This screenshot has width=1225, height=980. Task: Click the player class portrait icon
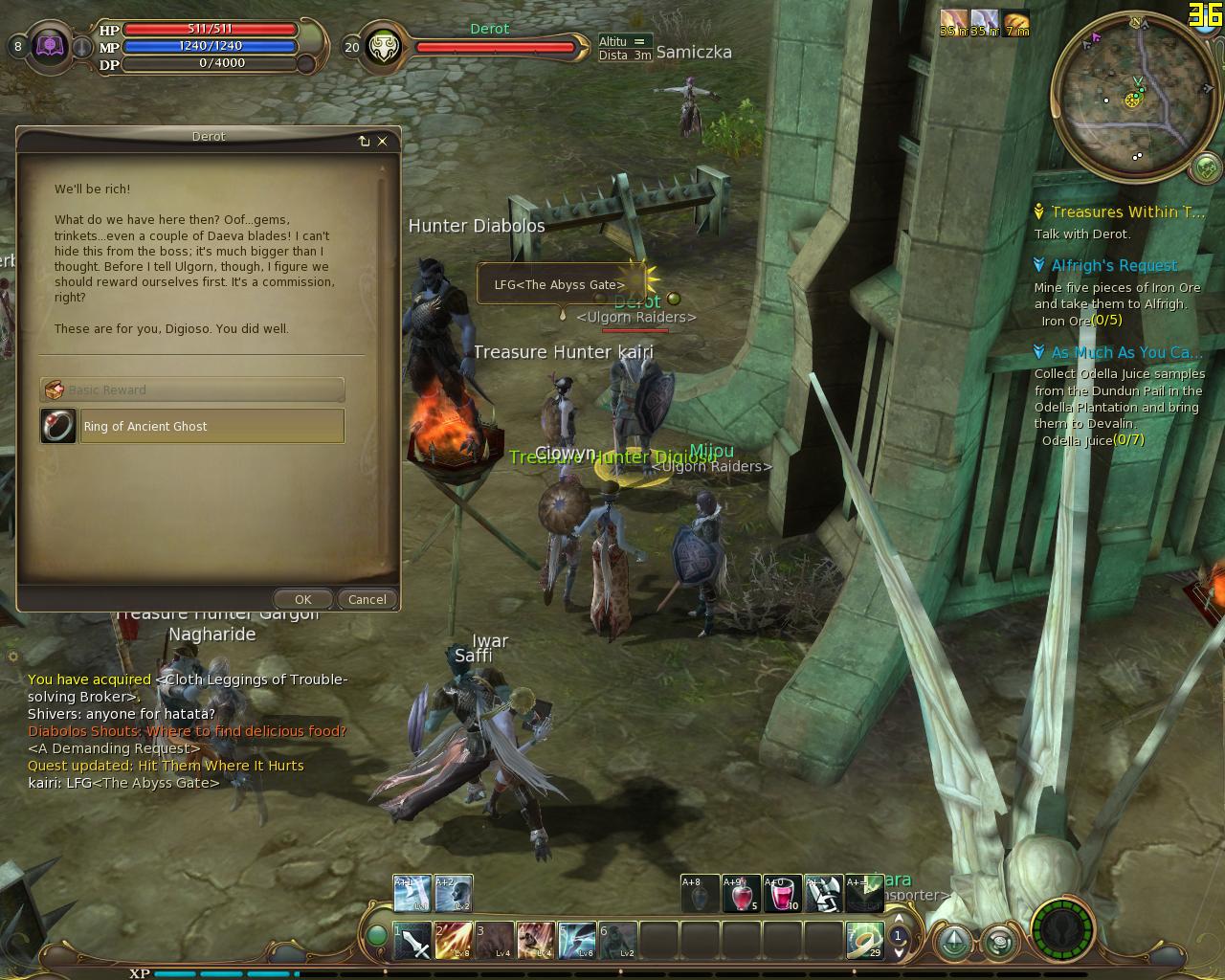coord(50,46)
